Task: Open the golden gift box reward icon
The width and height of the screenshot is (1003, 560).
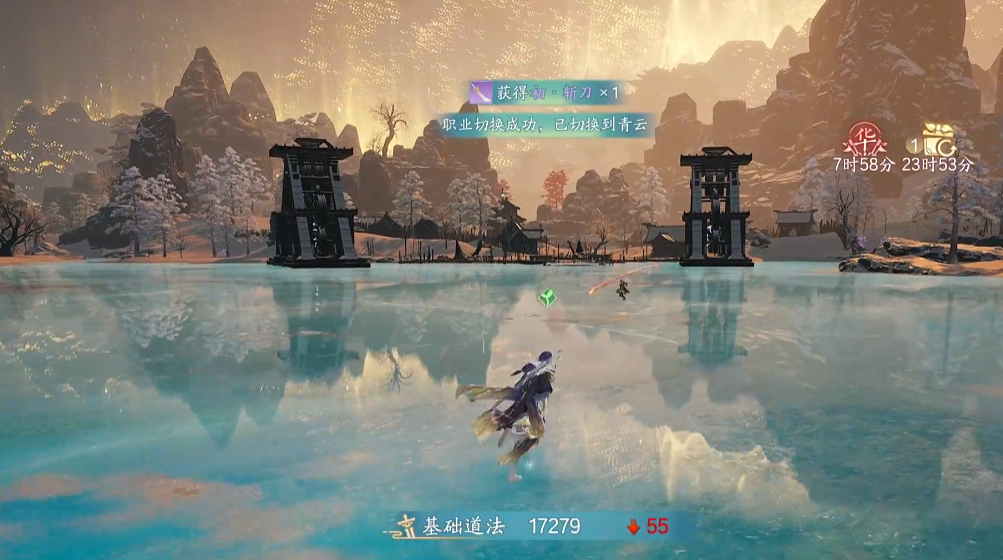Action: (x=938, y=139)
